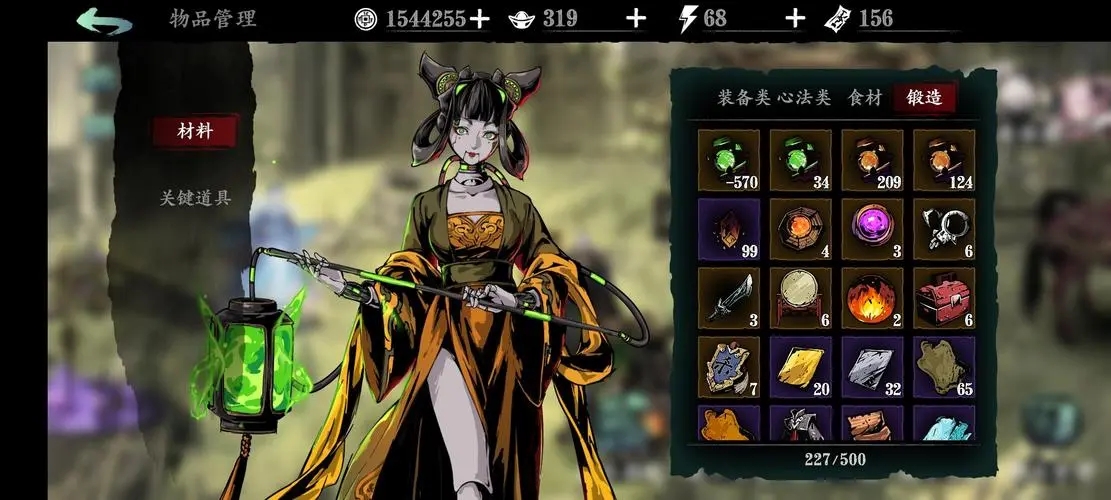Pick the curved blade item slot
Screen dimensions: 1111x500
pyautogui.click(x=728, y=298)
